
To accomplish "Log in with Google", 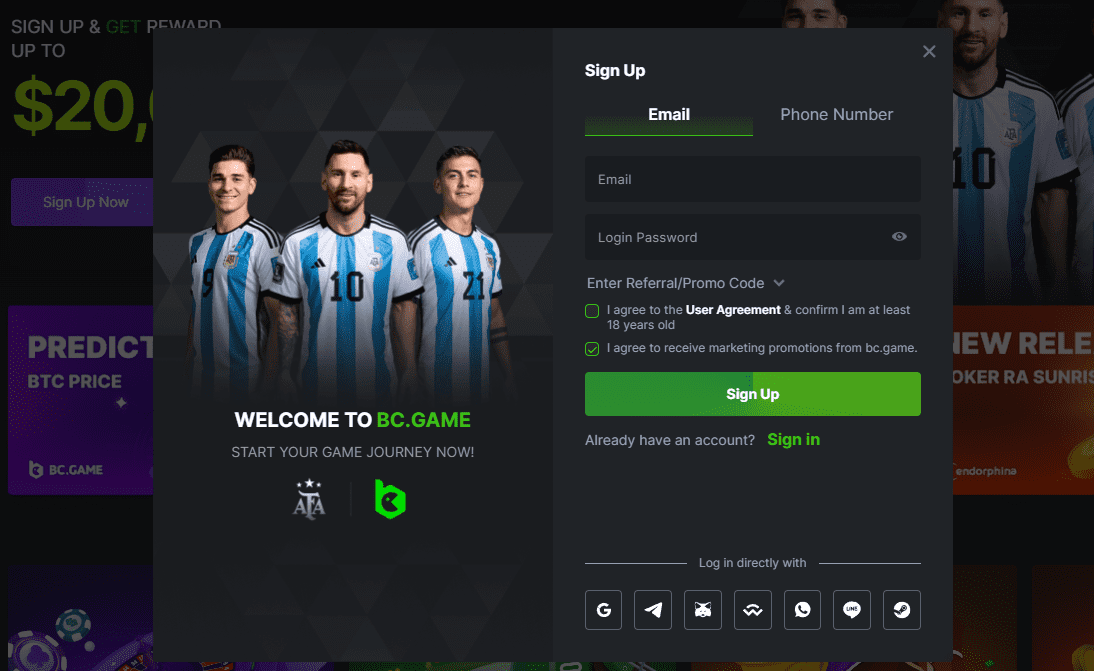I will coord(603,610).
